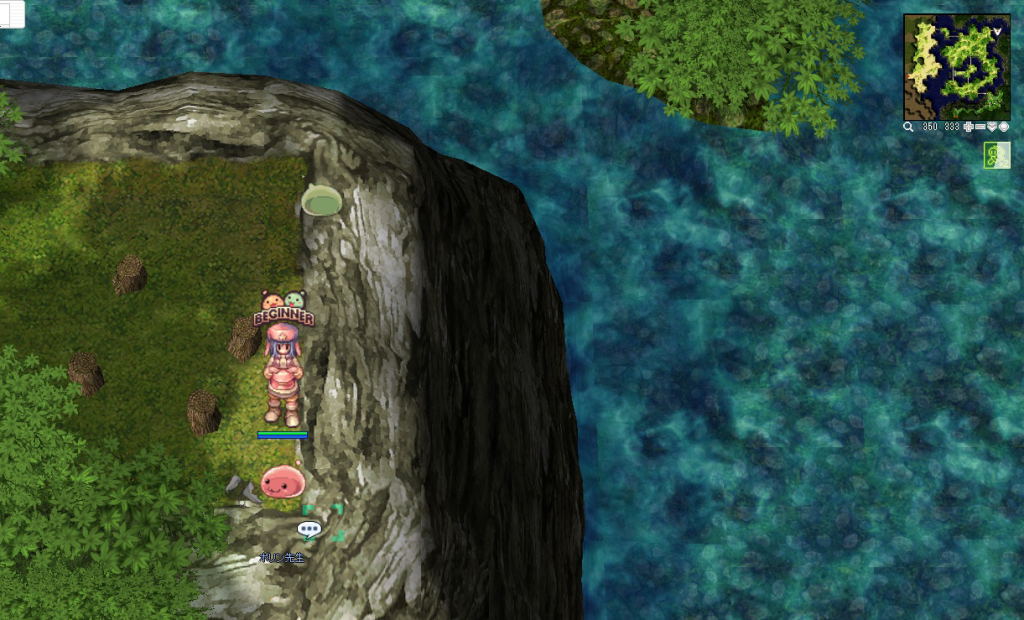The height and width of the screenshot is (620, 1024).
Task: Click the minimap in the corner
Action: [956, 67]
